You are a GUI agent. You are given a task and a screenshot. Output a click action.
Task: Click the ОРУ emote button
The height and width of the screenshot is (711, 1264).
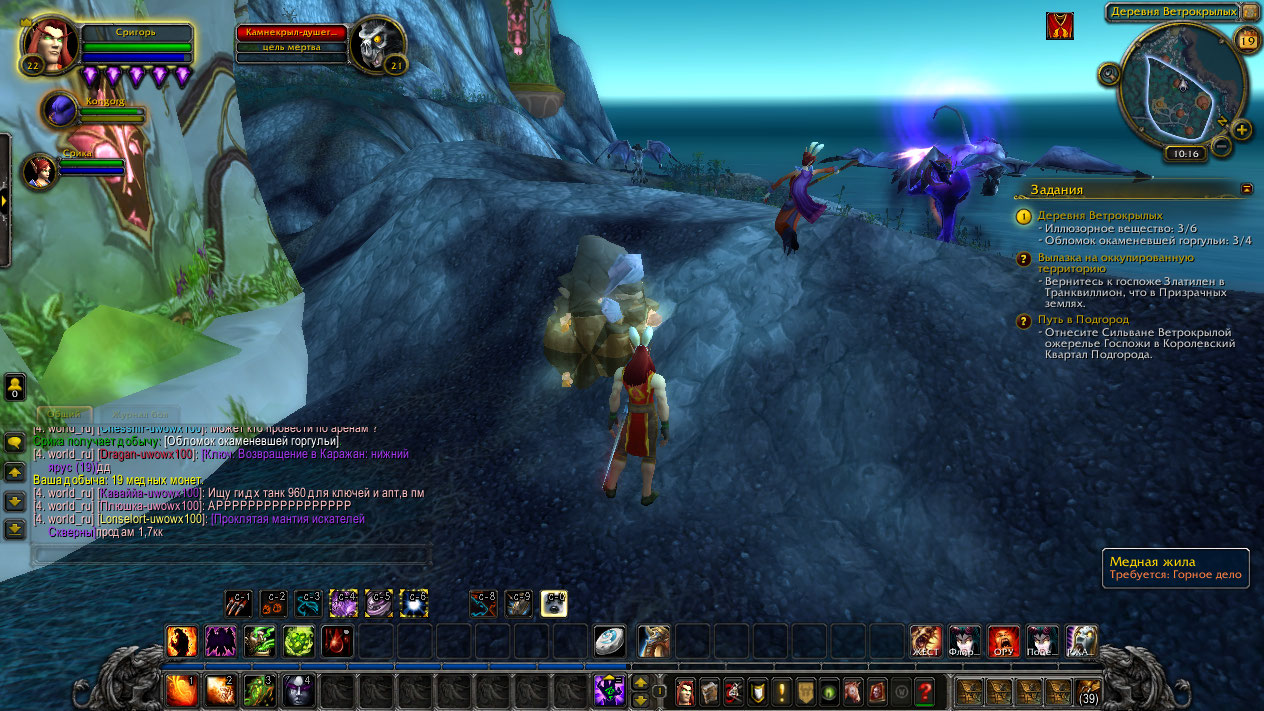click(x=1003, y=640)
